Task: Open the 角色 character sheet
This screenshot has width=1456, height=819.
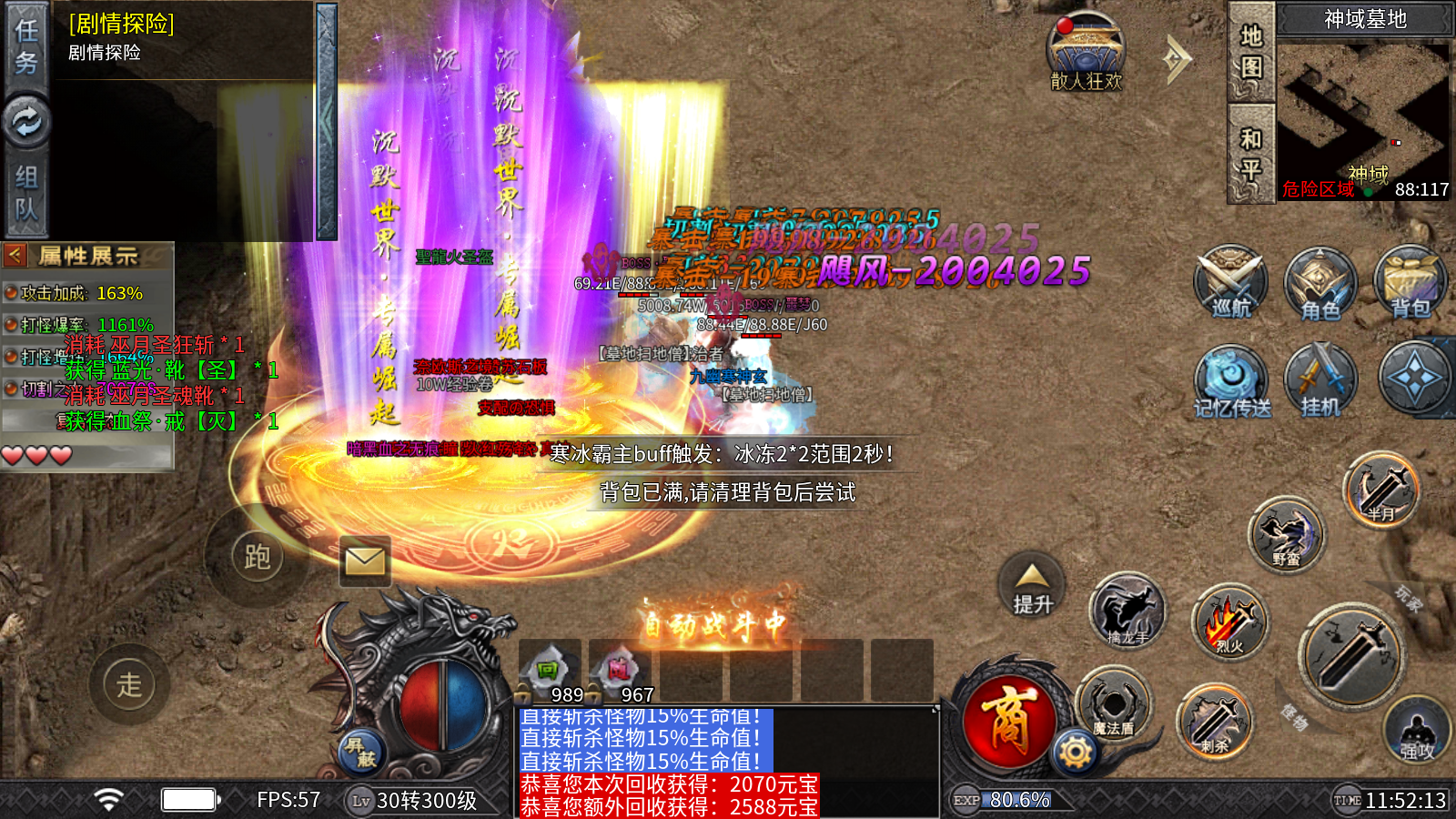Action: [x=1320, y=283]
